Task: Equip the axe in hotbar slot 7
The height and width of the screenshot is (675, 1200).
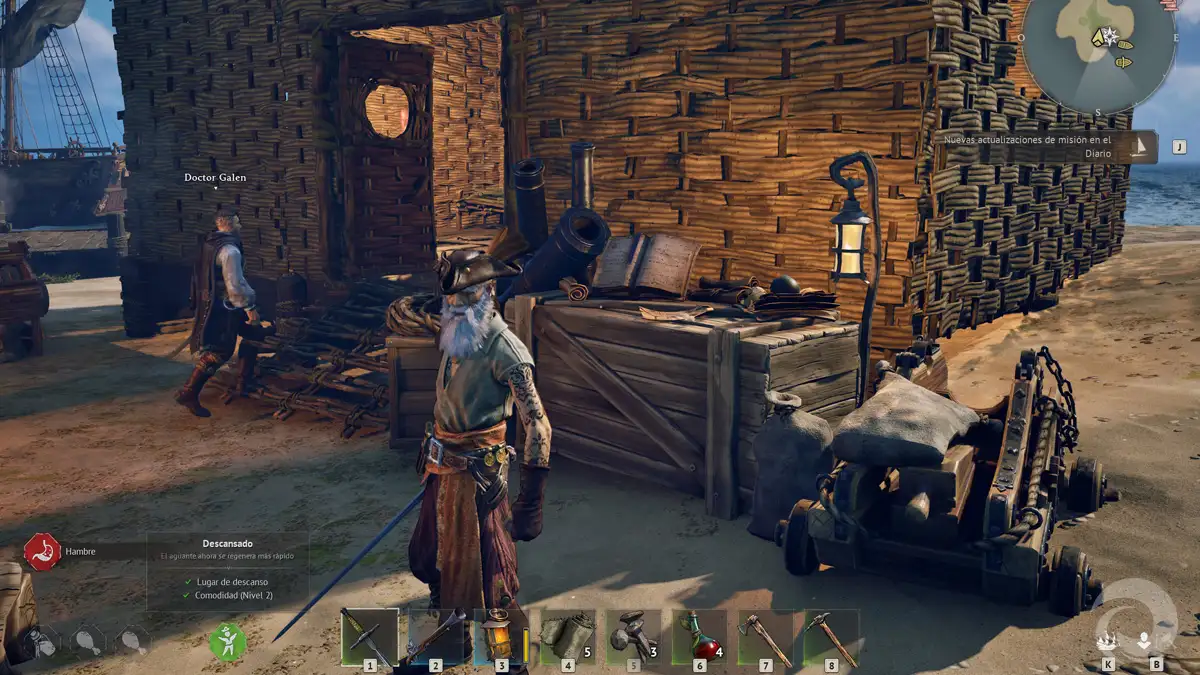Action: (x=765, y=636)
